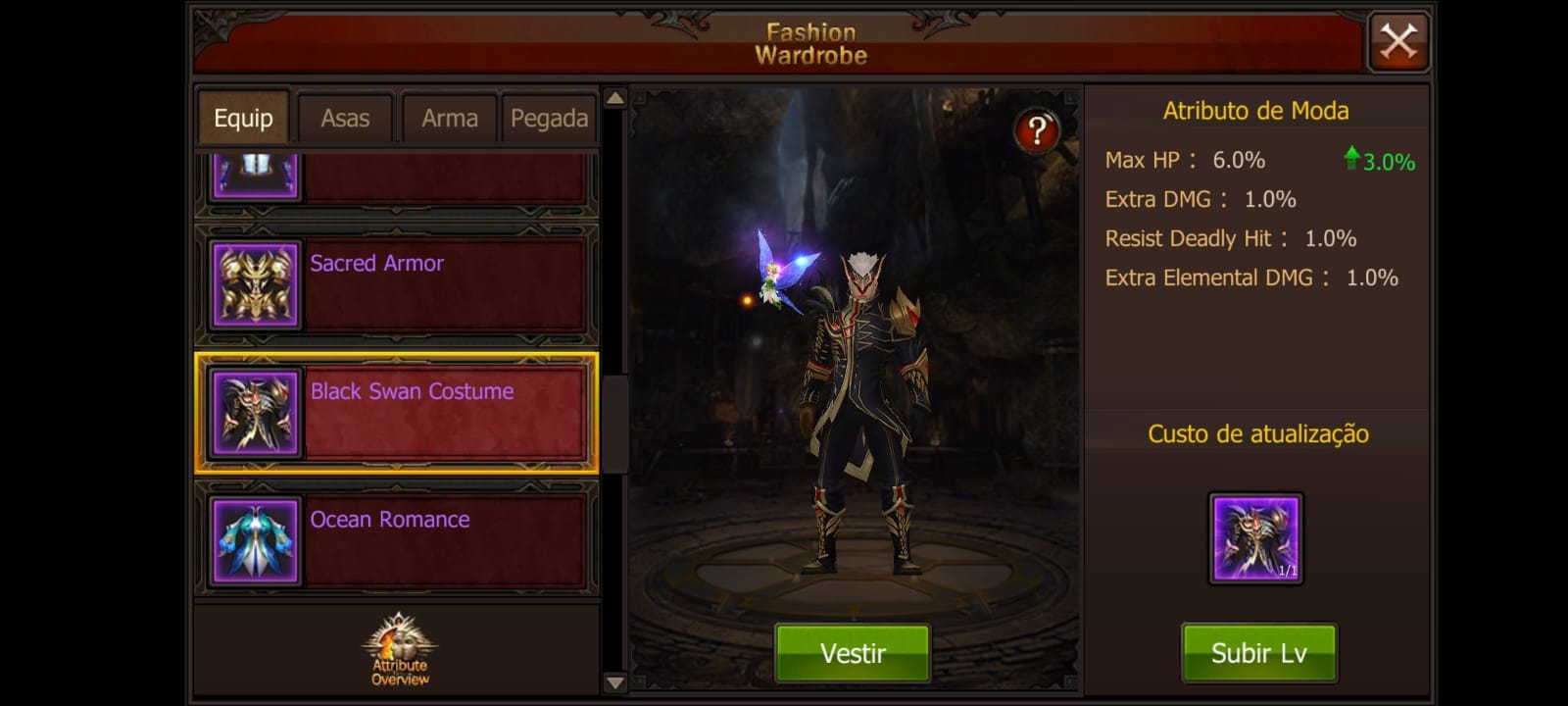Viewport: 1568px width, 706px height.
Task: Open the Asas tab
Action: (345, 119)
